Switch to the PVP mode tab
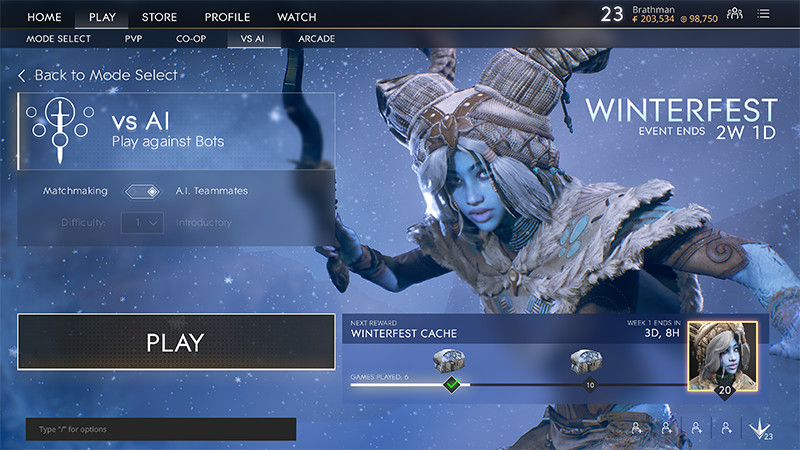 coord(133,39)
